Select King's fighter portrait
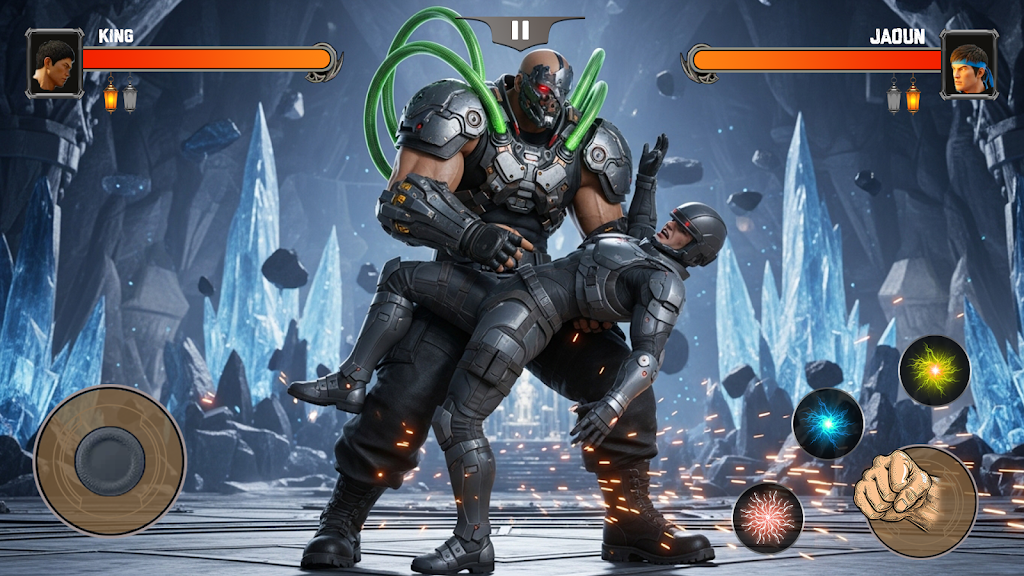The width and height of the screenshot is (1024, 576). [x=54, y=63]
